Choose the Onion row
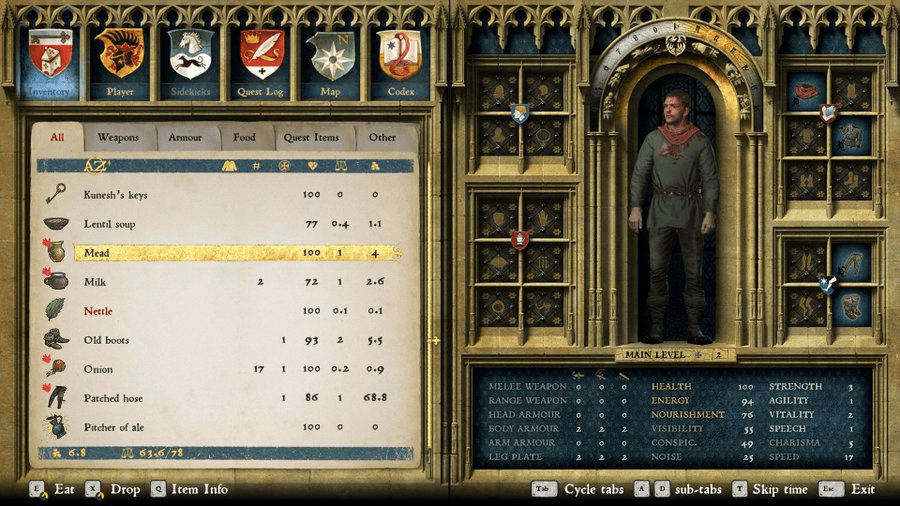Screen dimensions: 900x506 tap(98, 369)
